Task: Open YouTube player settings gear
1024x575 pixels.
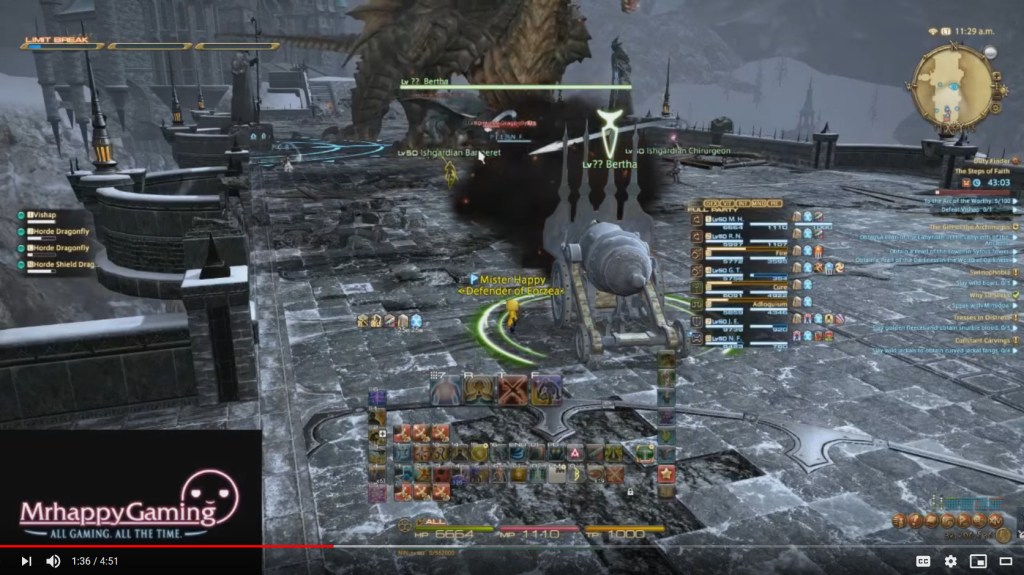Action: point(950,561)
